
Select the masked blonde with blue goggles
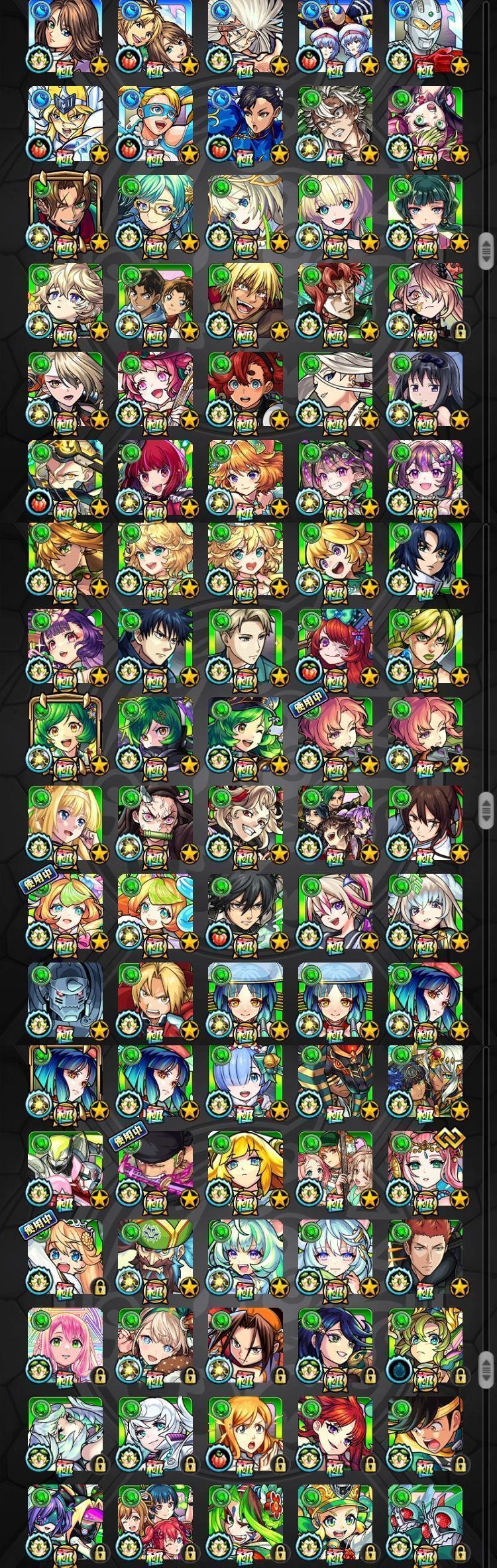(155, 124)
